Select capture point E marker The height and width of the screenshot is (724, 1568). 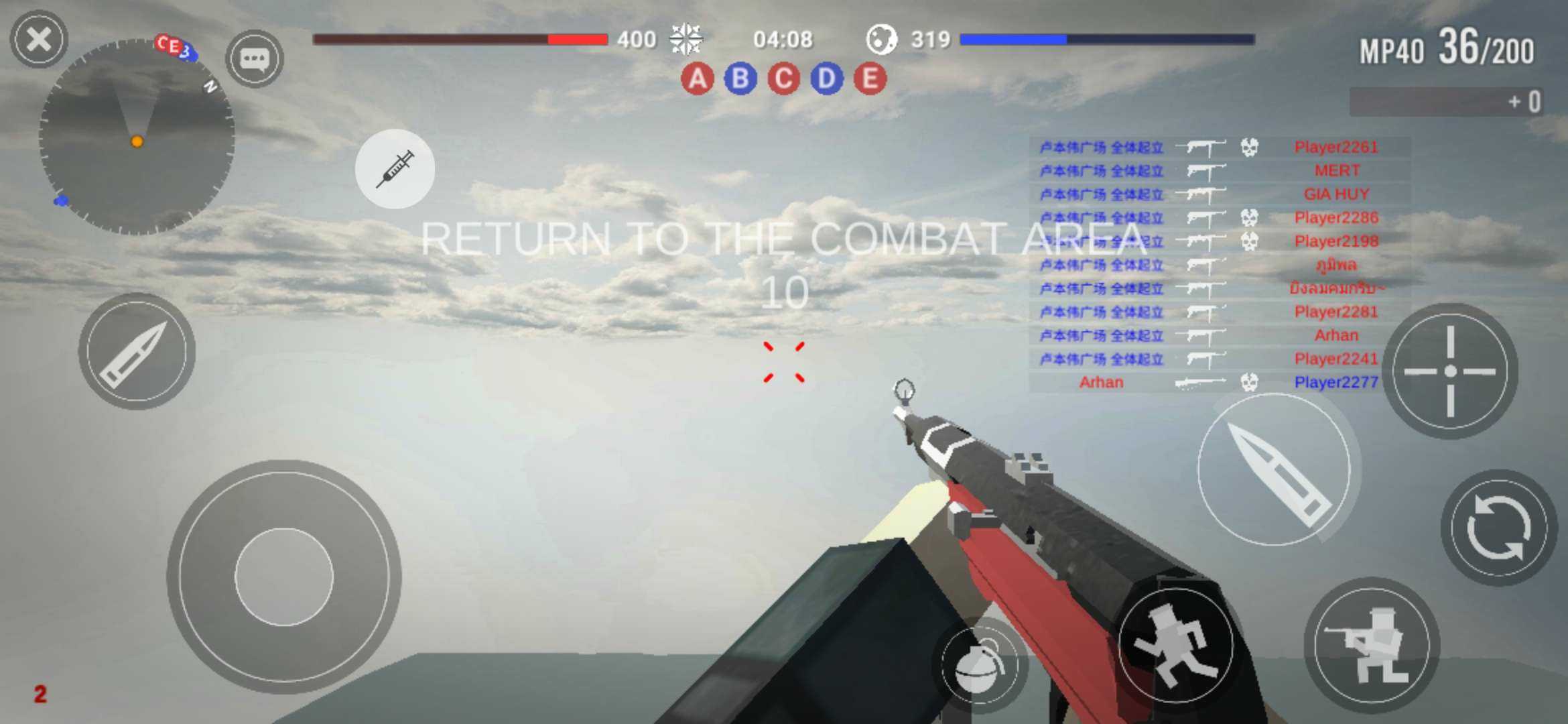tap(870, 79)
